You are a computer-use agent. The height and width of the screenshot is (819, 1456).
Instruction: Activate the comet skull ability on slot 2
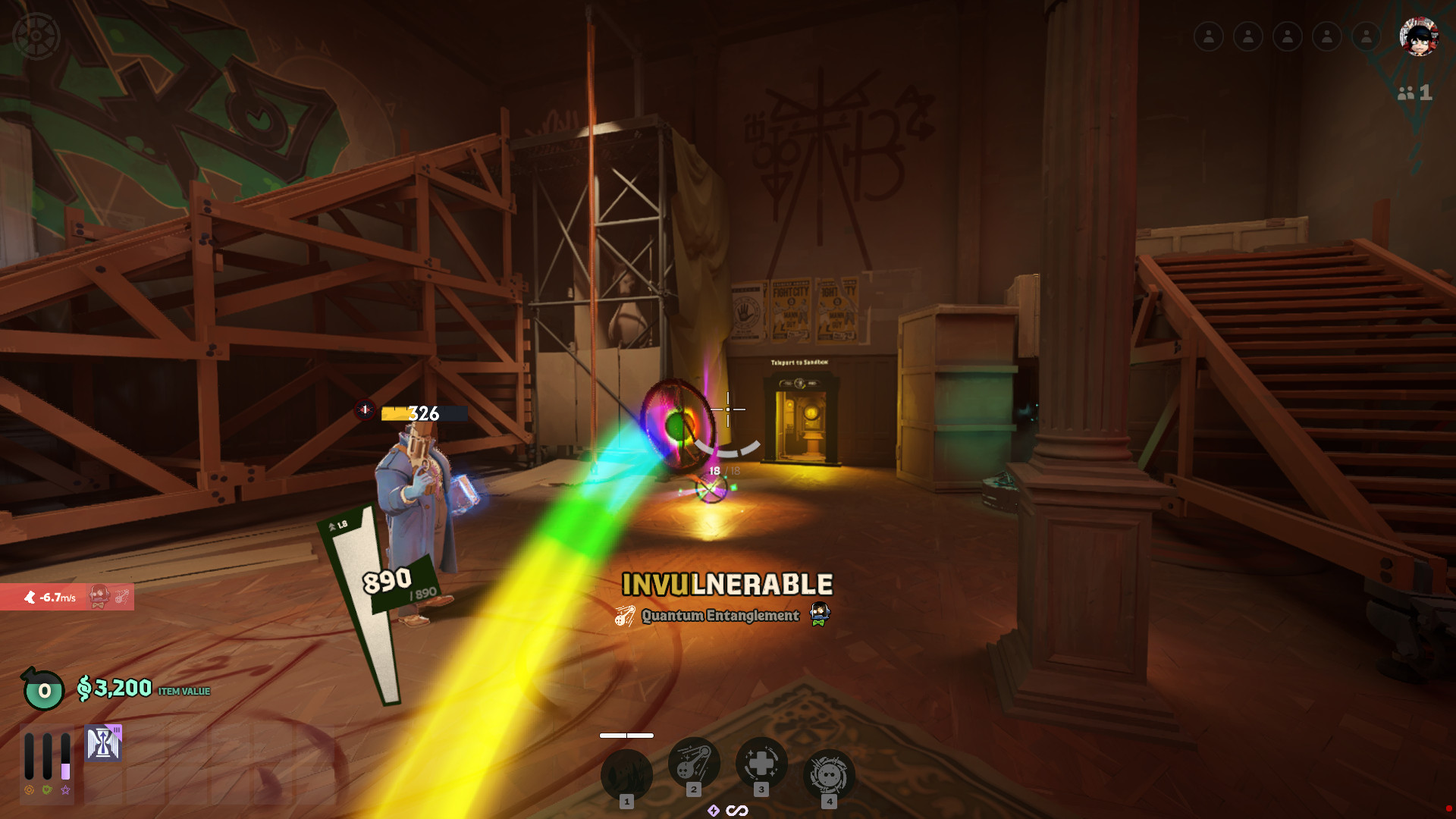[x=693, y=763]
